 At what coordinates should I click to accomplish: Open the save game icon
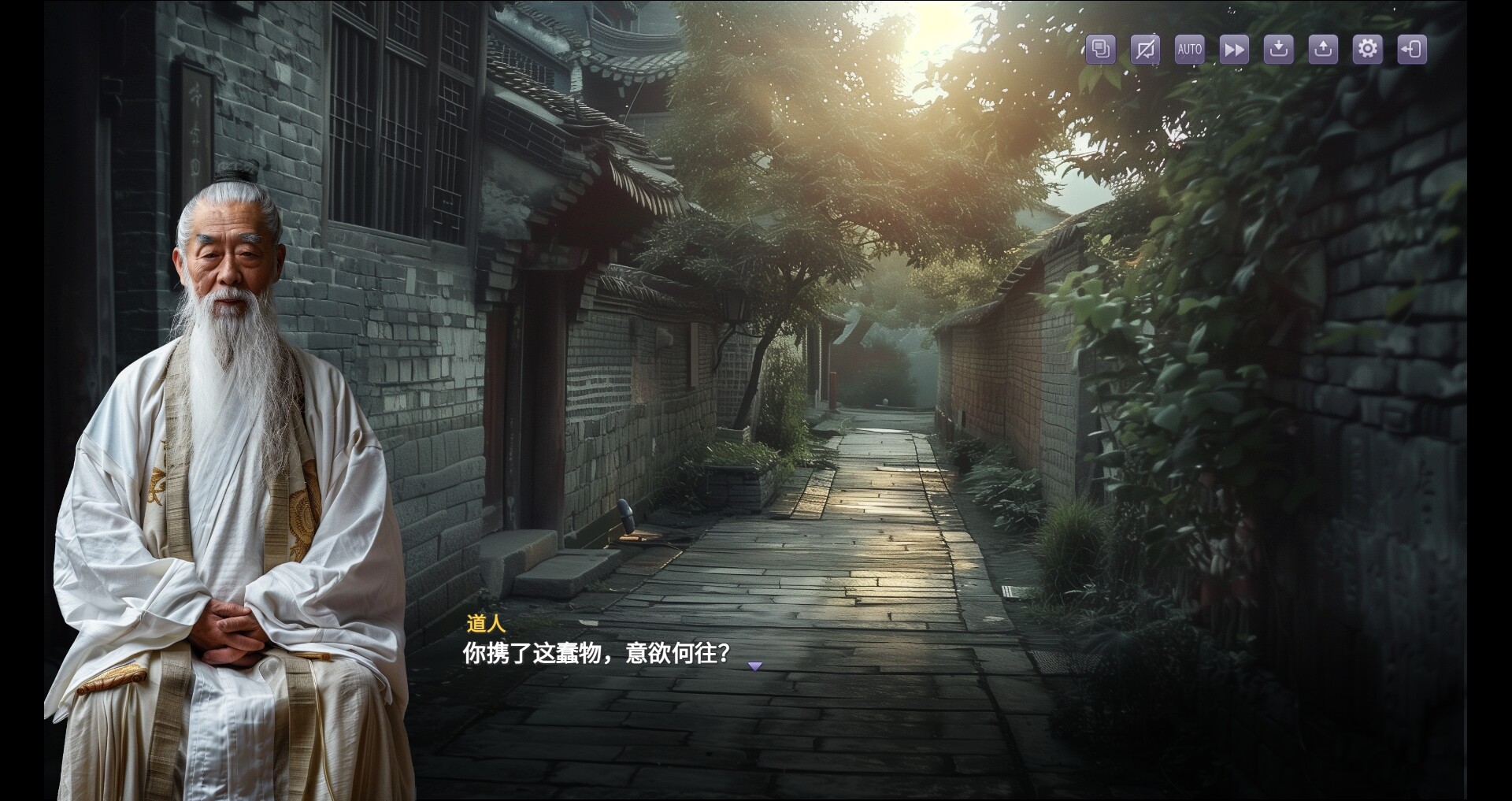tap(1279, 49)
